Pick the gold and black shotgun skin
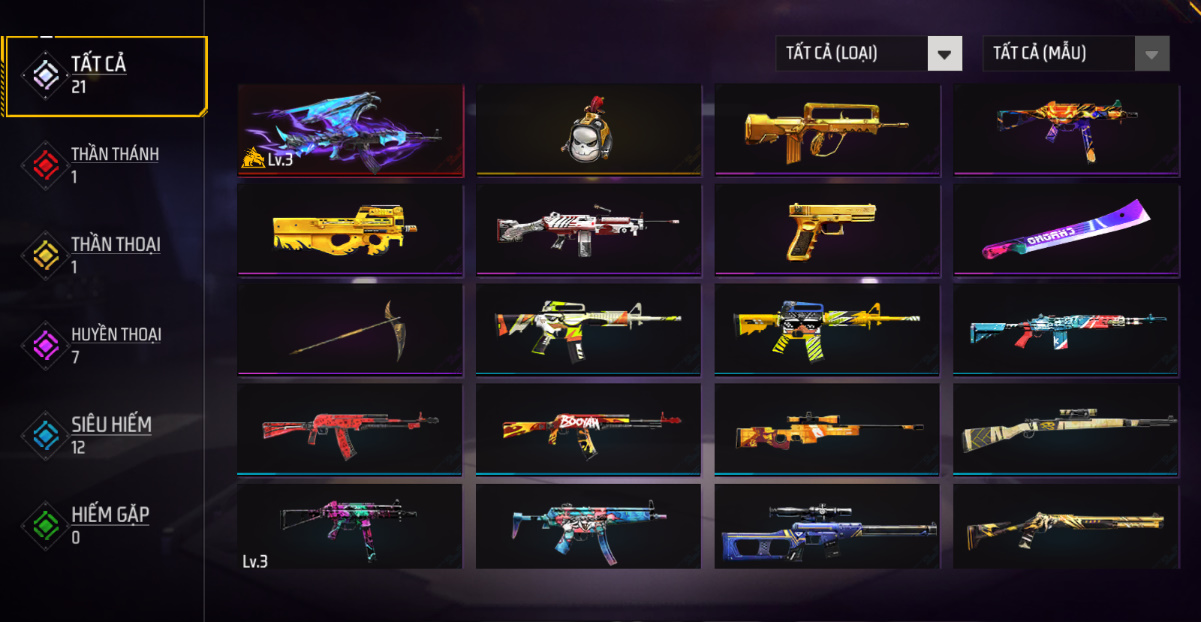1201x622 pixels. point(1066,527)
